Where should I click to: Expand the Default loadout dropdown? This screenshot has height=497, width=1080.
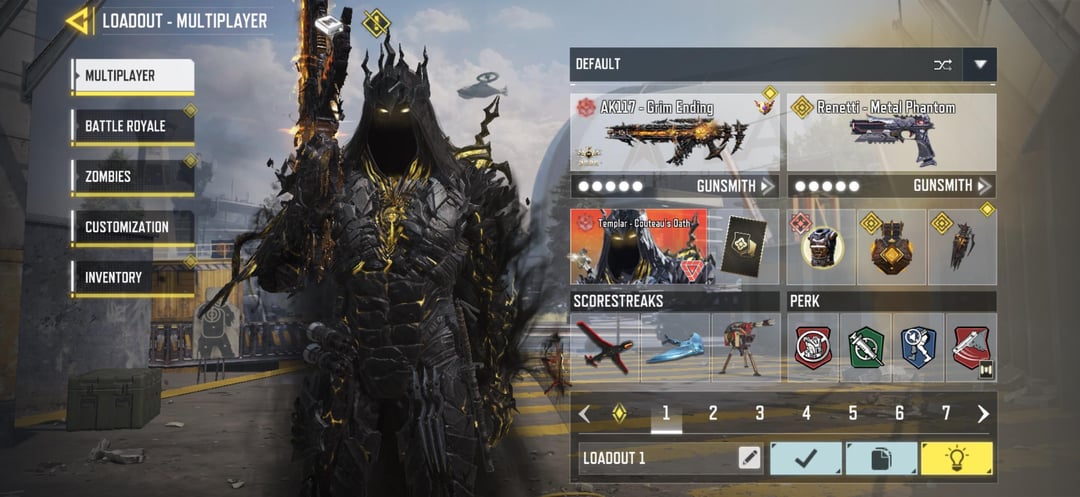point(980,65)
